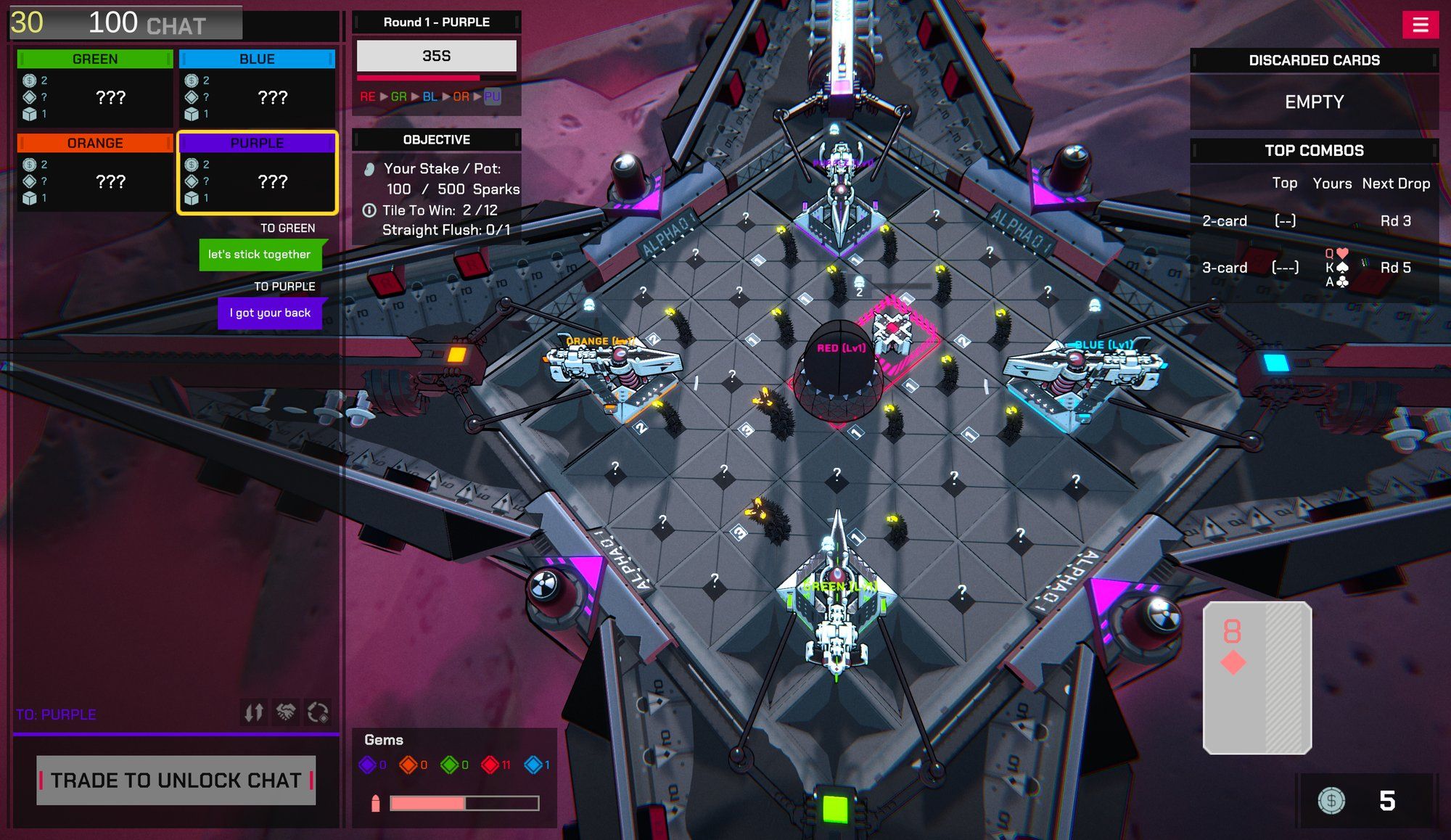1451x840 pixels.
Task: Open the Discarded Cards panel
Action: [x=1314, y=60]
